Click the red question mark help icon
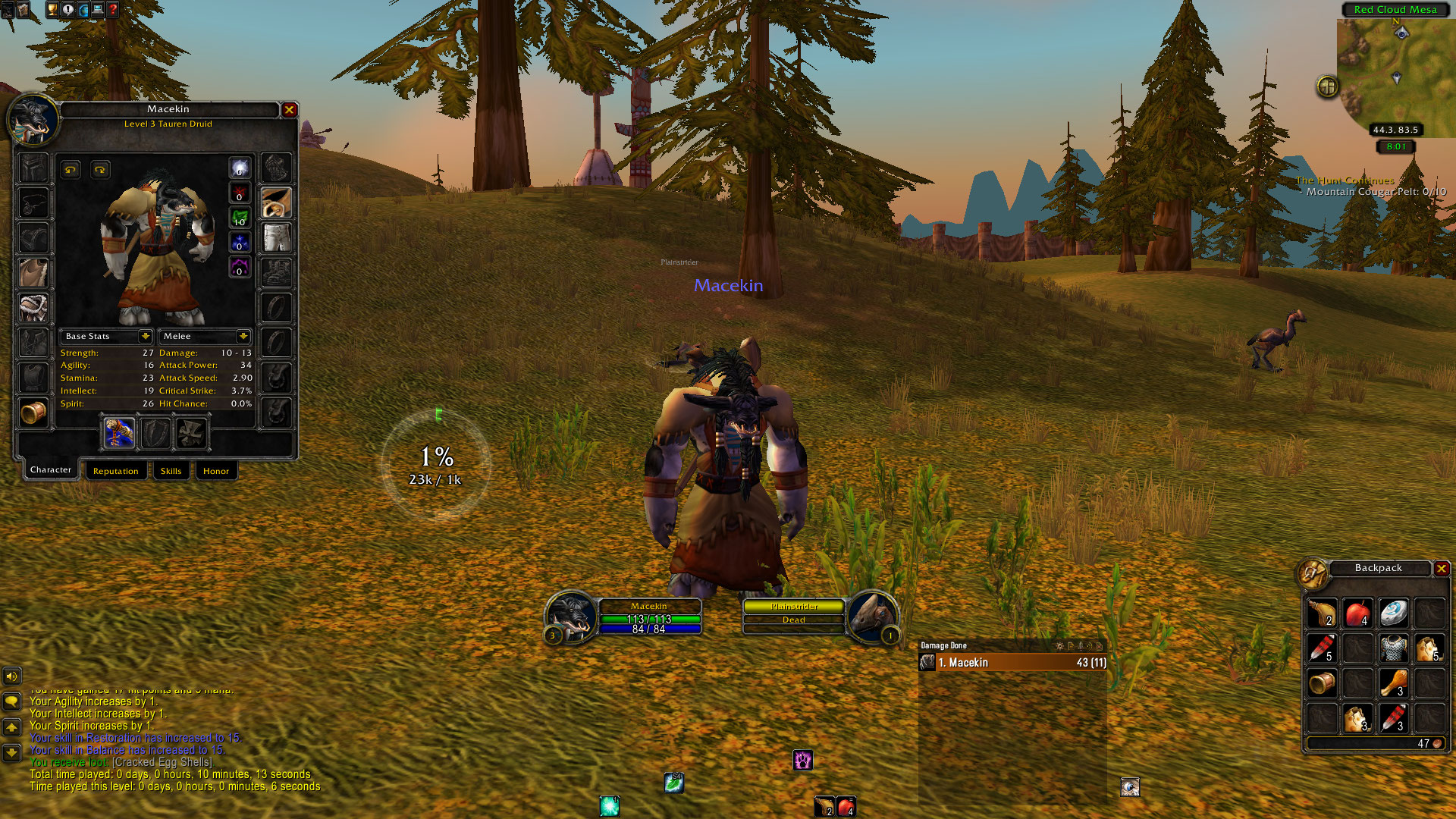 [x=113, y=10]
